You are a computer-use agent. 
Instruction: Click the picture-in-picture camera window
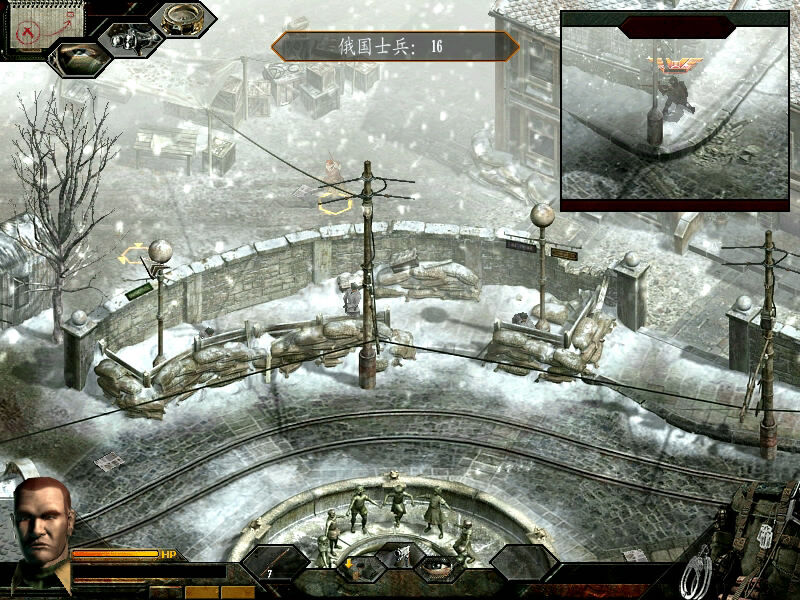674,110
